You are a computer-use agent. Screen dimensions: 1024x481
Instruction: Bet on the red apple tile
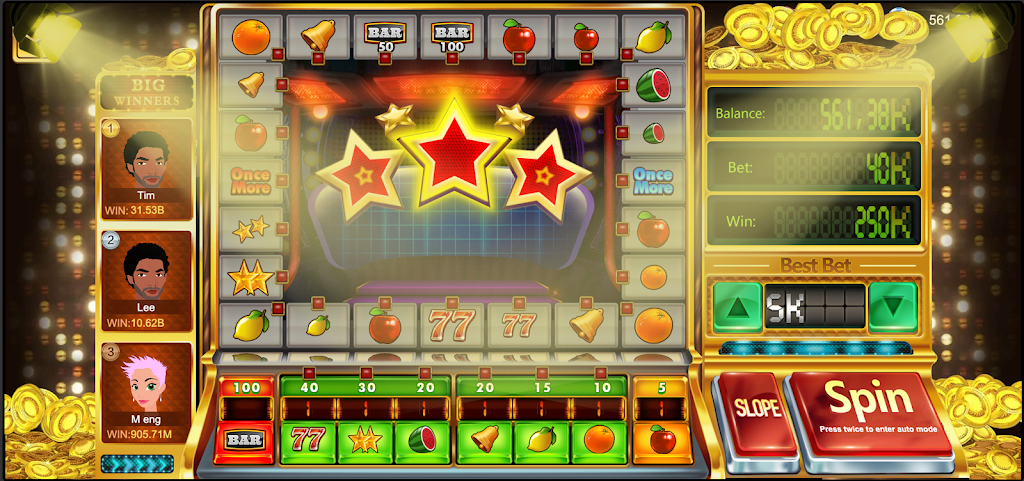tap(661, 440)
